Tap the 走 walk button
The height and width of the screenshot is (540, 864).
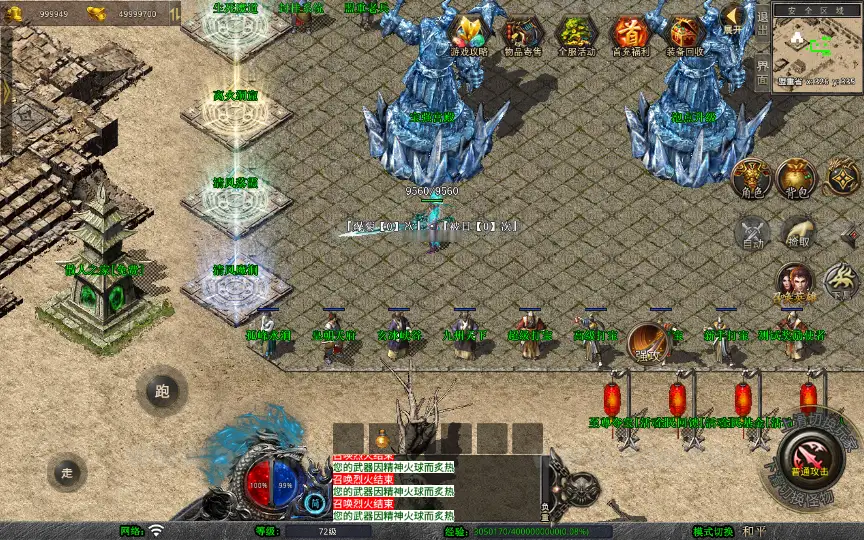[68, 472]
